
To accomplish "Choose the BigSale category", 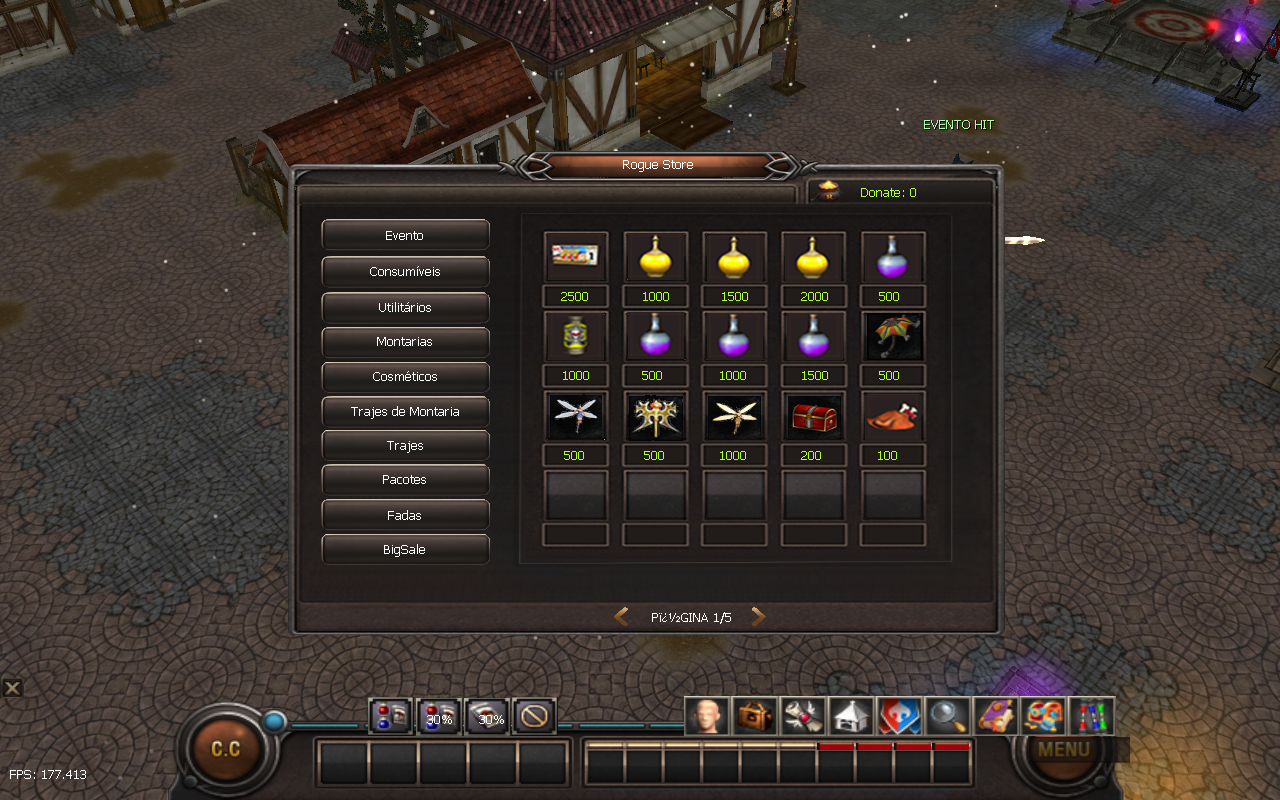I will coord(405,549).
